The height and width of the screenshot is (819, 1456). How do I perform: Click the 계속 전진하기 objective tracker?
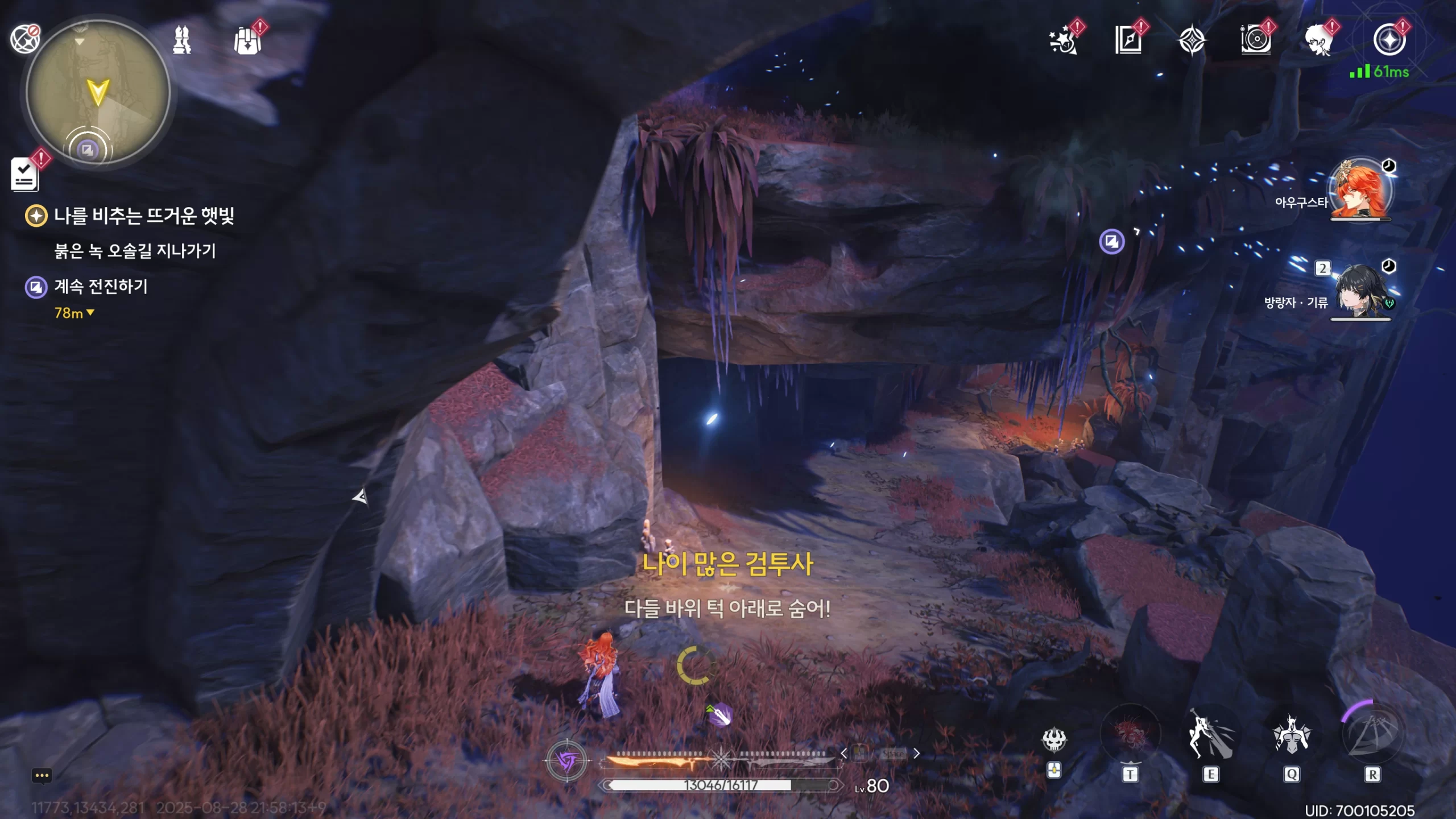tap(101, 286)
